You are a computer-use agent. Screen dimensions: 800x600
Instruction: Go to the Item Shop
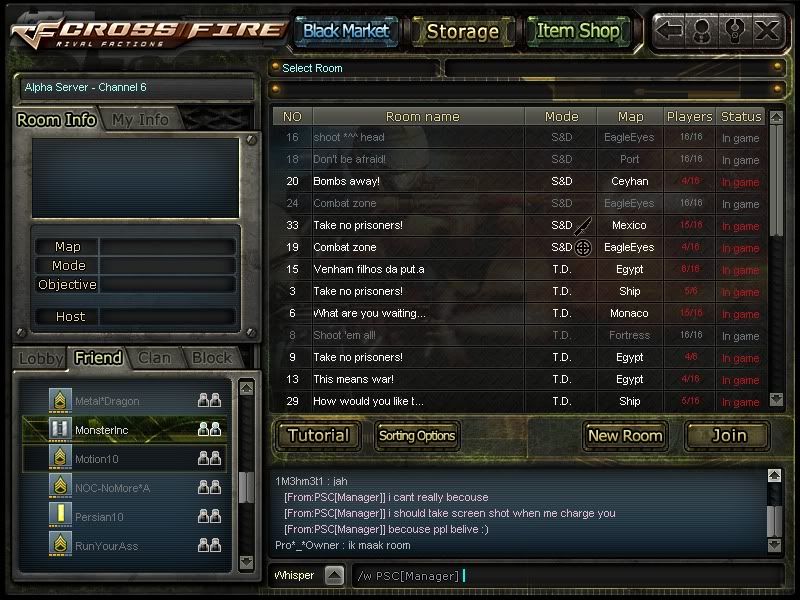(x=578, y=31)
